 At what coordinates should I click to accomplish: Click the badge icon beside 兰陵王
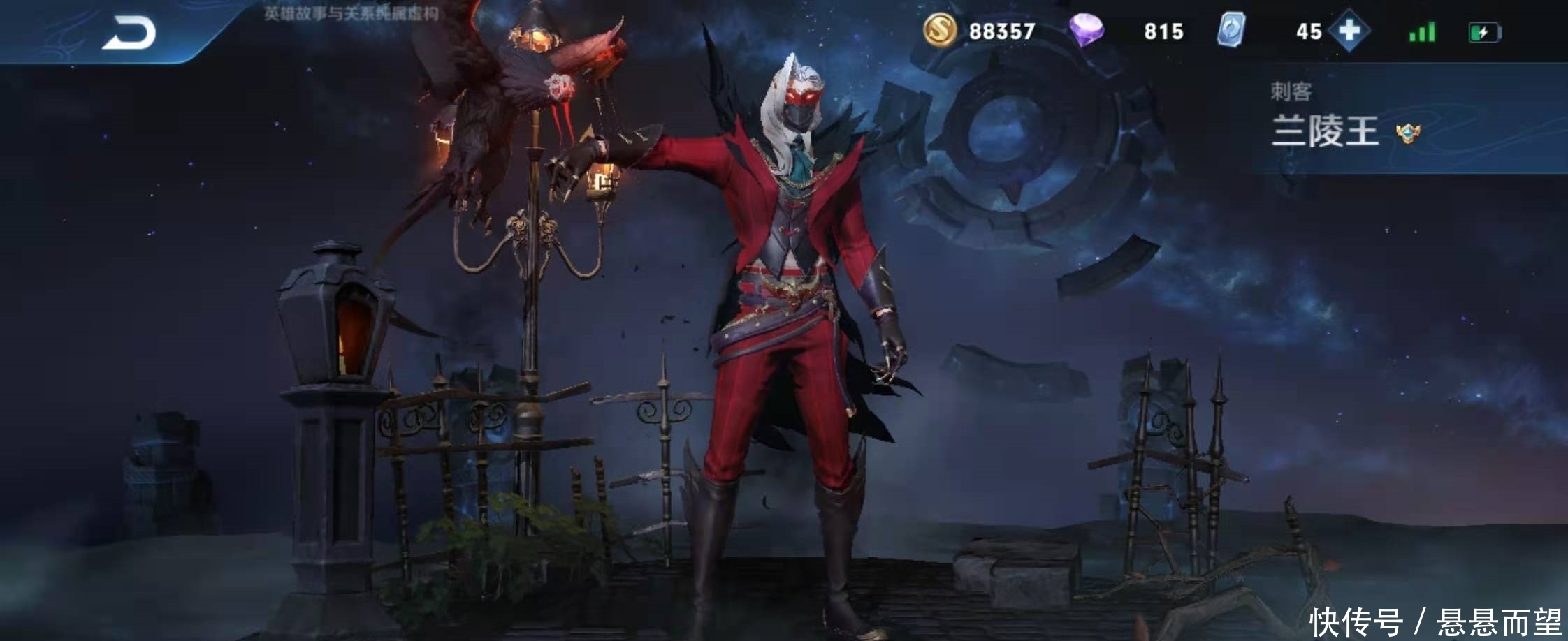1407,133
